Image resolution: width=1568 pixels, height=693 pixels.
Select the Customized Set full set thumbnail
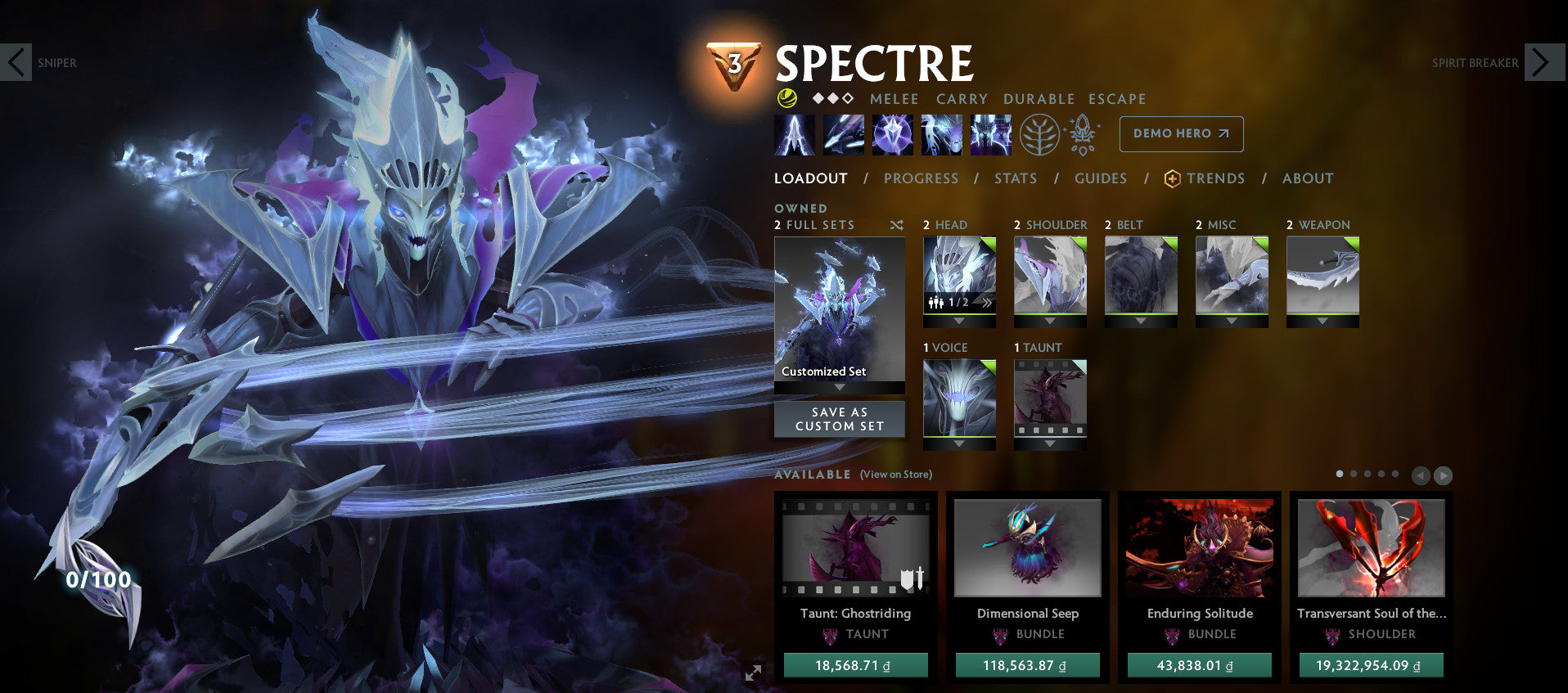click(840, 308)
